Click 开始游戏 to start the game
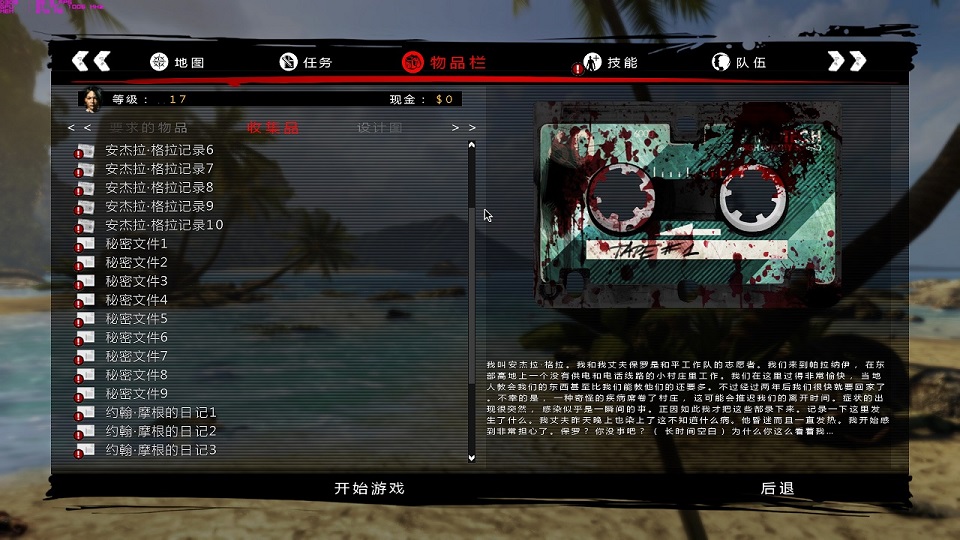This screenshot has width=960, height=540. (369, 489)
